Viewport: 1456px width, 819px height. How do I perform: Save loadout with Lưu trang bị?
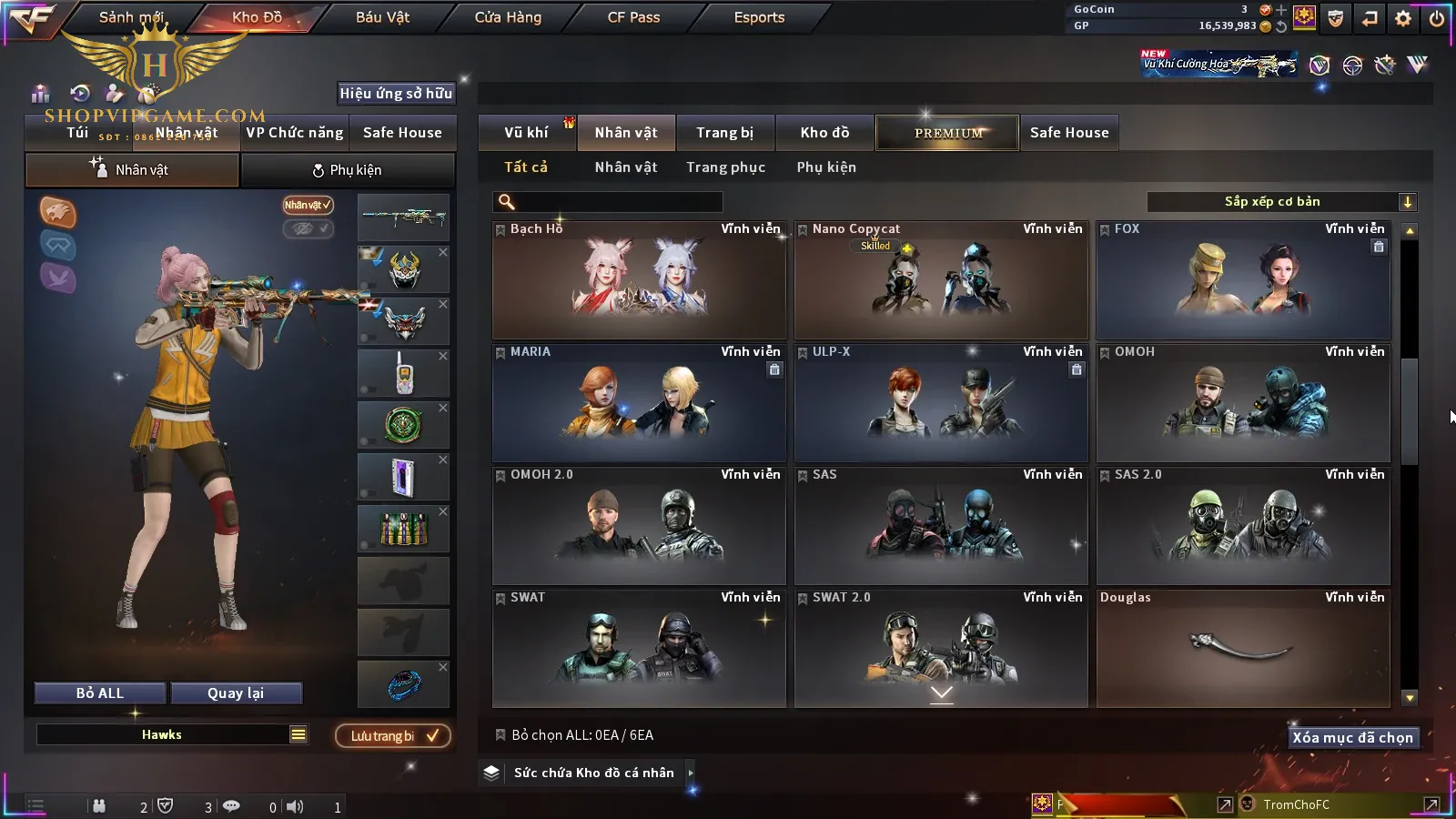point(393,736)
